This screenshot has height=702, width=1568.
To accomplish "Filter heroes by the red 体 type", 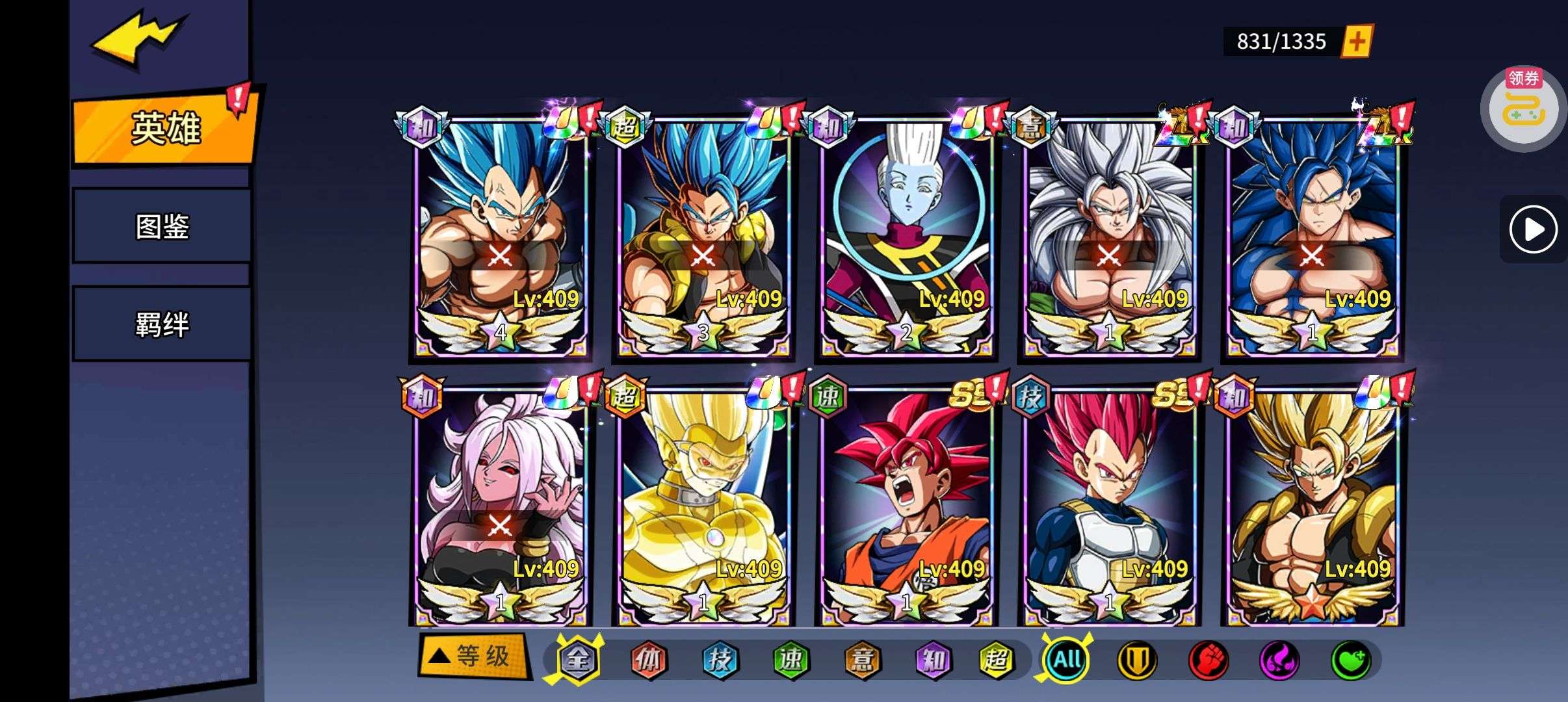I will coord(649,660).
